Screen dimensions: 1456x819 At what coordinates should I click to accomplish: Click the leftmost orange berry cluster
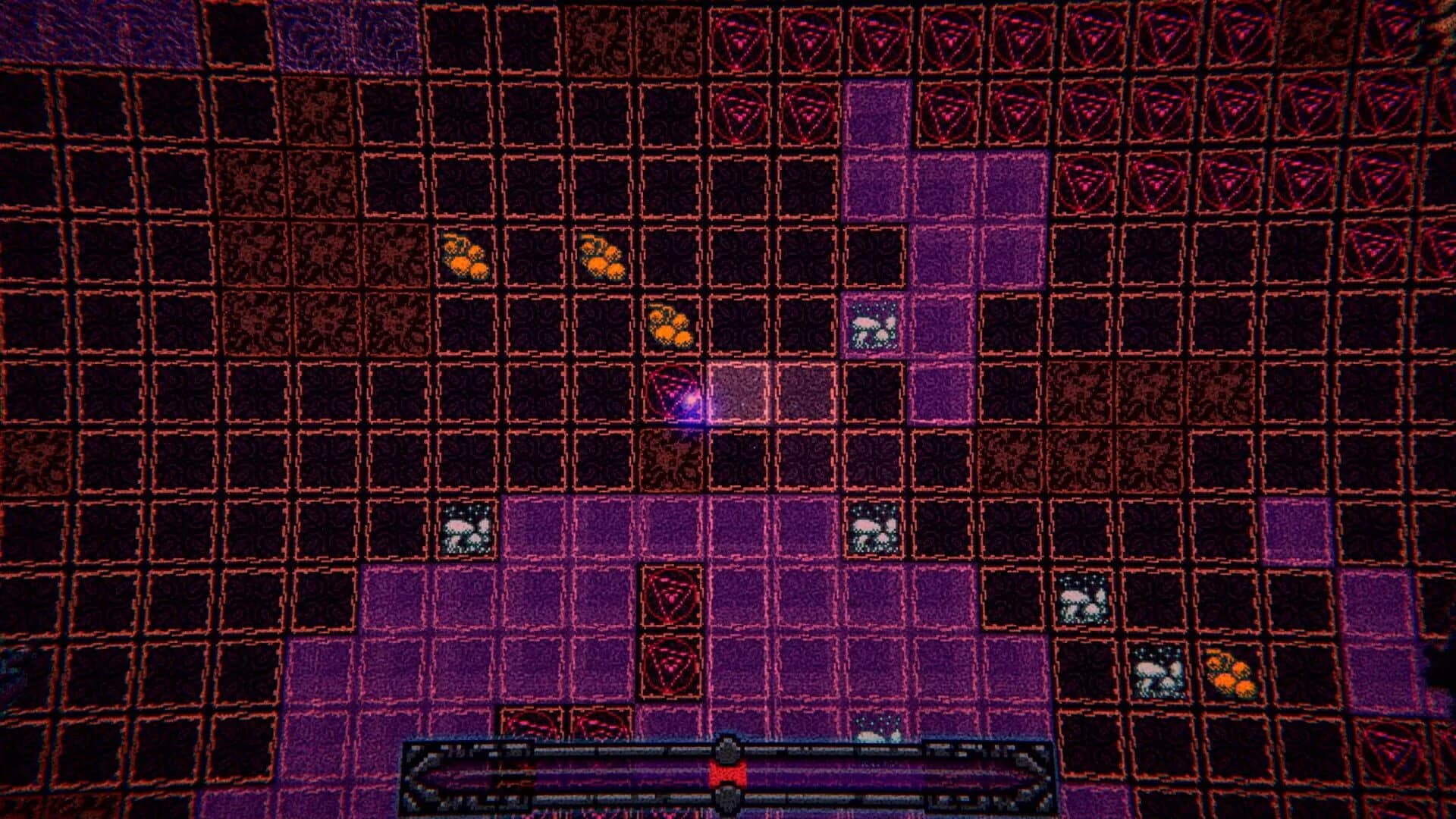coord(466,254)
